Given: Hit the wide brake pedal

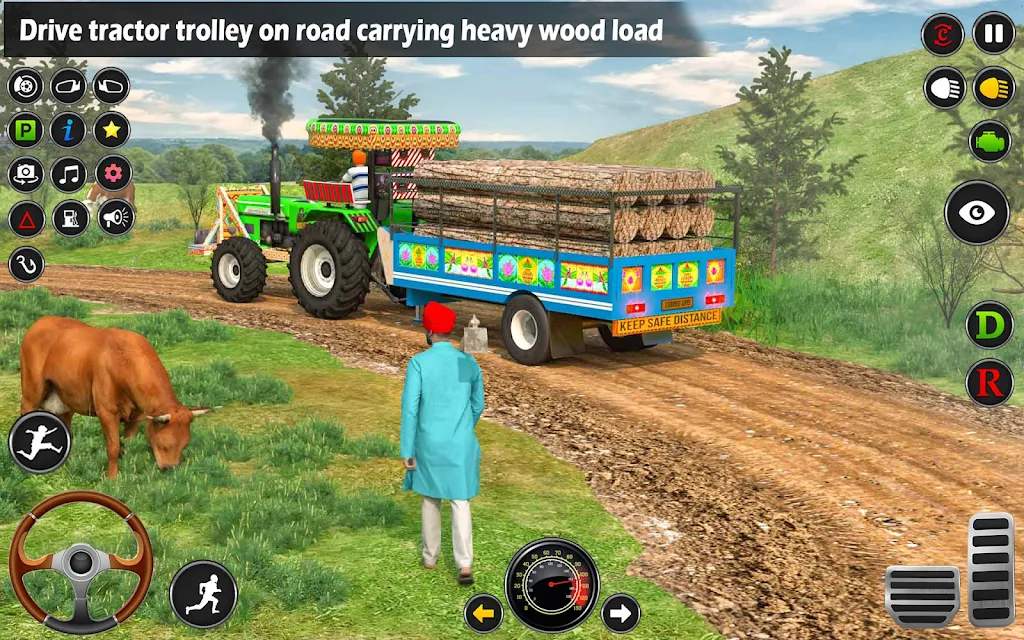Looking at the screenshot, I should tap(922, 596).
